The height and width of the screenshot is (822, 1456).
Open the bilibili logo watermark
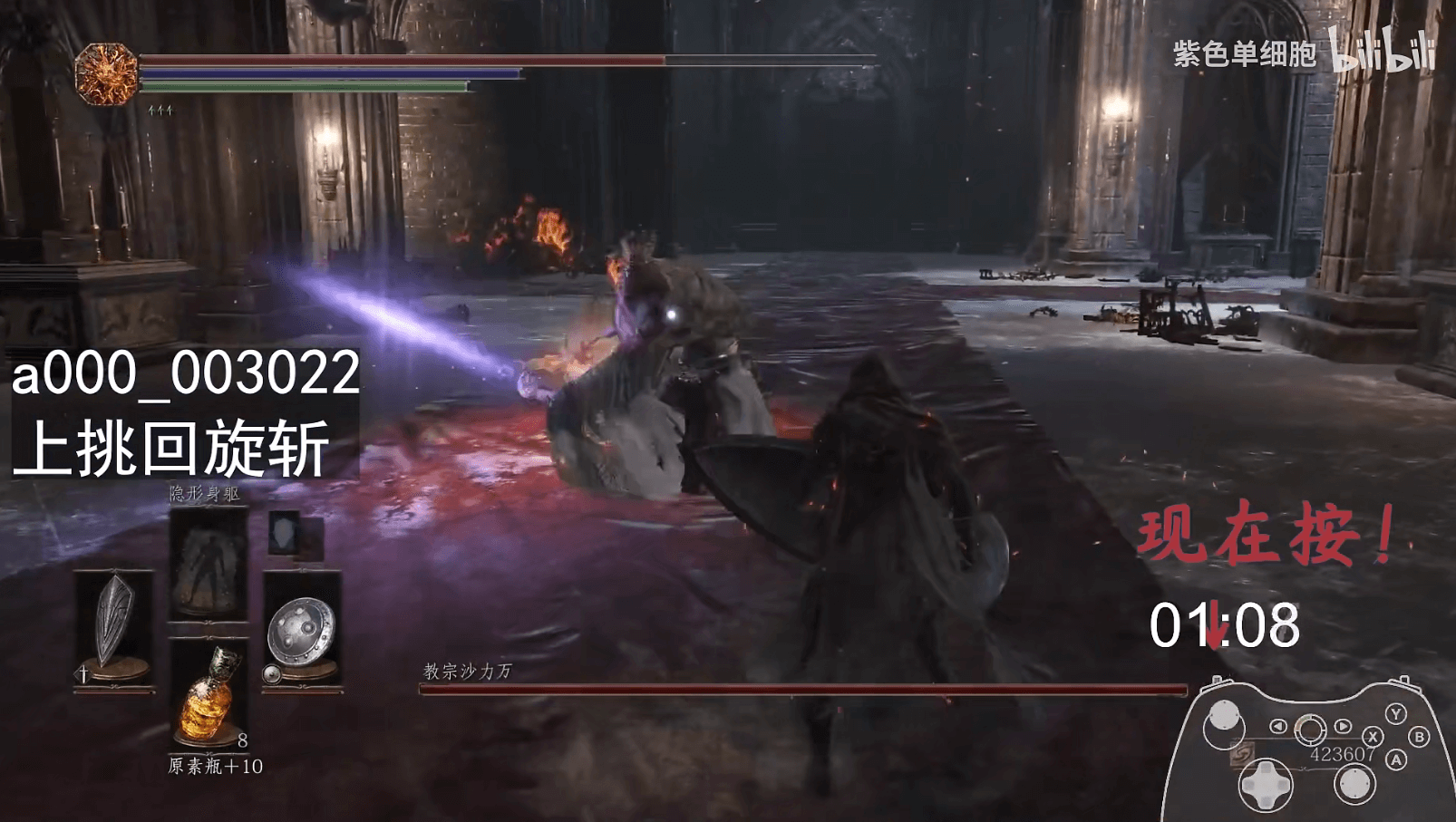coord(1383,51)
